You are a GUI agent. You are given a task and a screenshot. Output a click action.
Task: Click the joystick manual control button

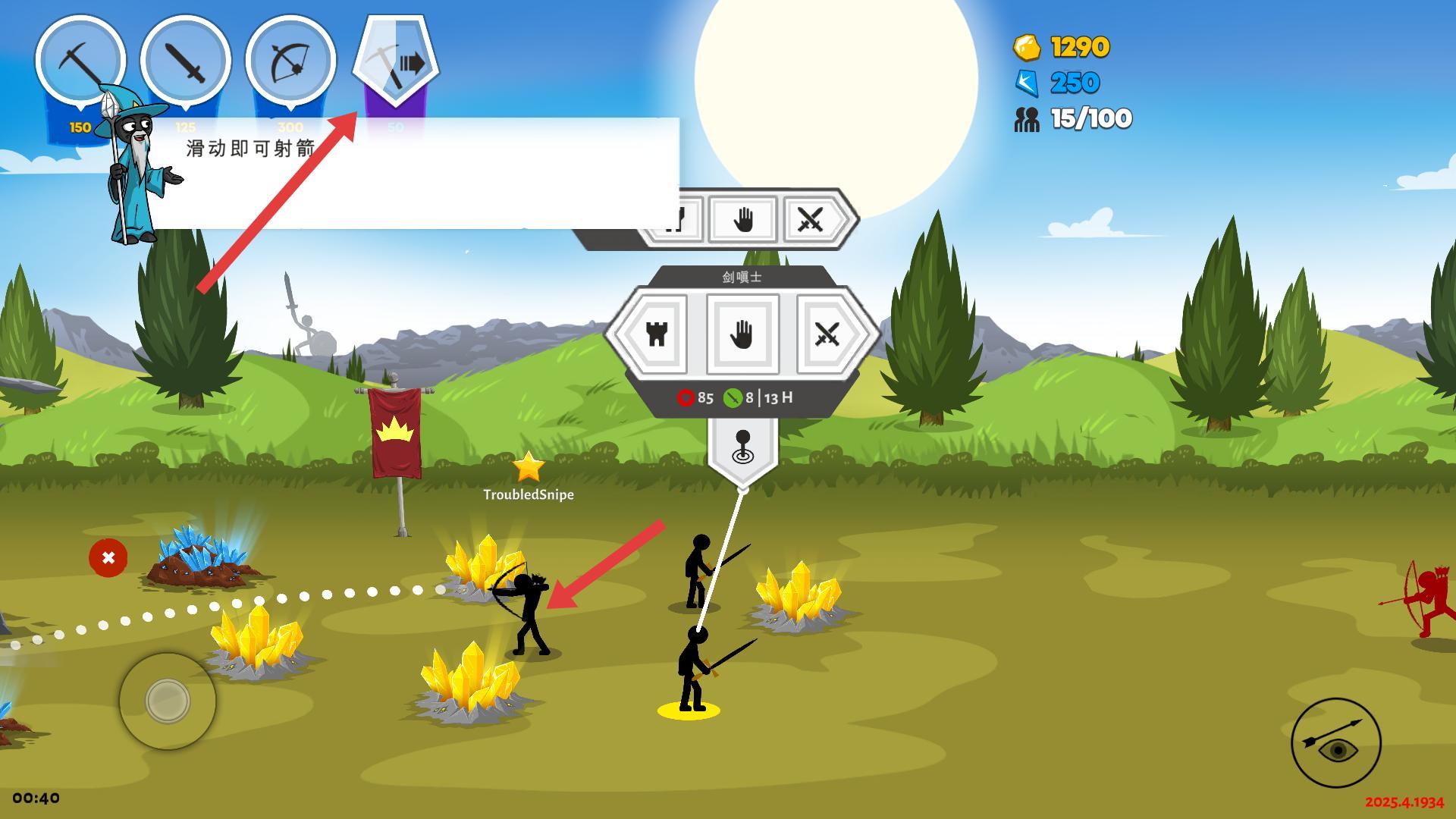click(x=742, y=449)
